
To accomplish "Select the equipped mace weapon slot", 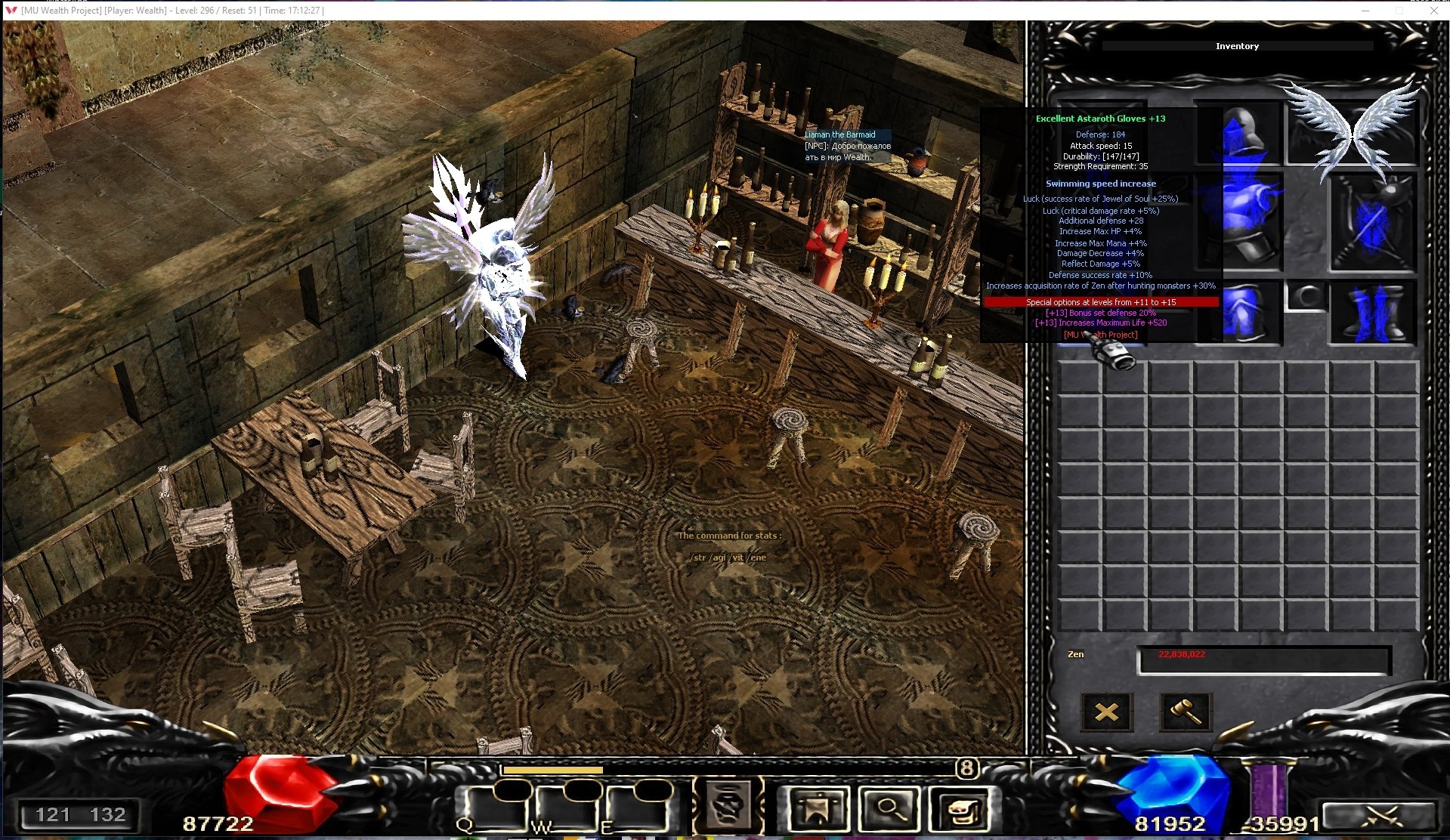I will click(1373, 224).
